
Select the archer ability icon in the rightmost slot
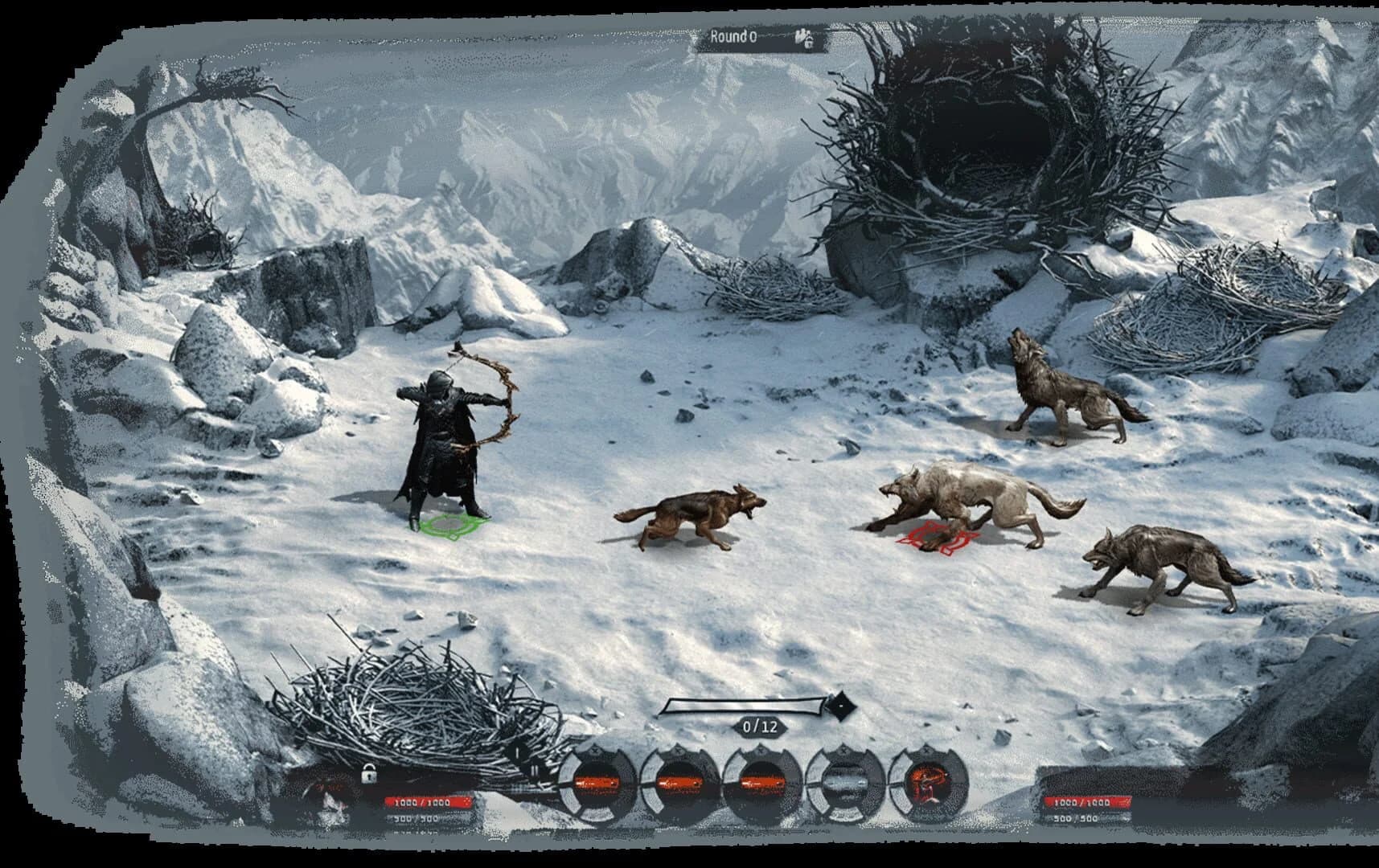(929, 784)
